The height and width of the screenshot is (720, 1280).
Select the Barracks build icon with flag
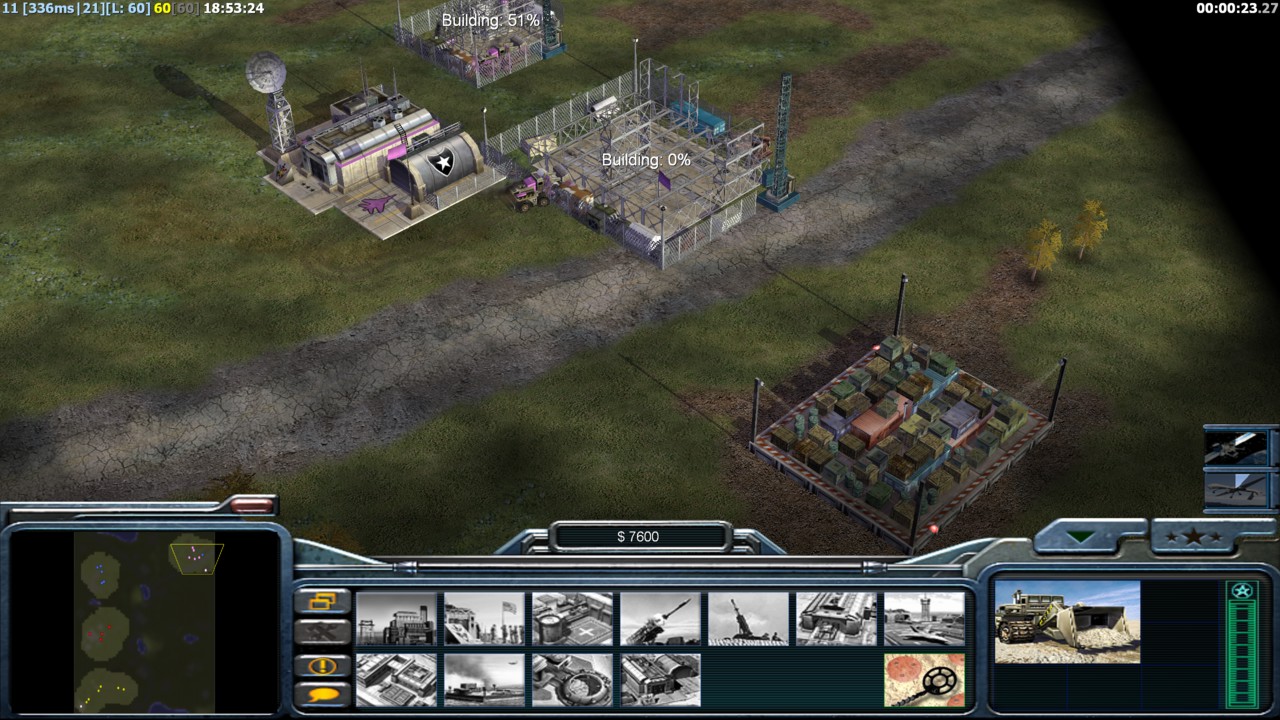(x=484, y=619)
